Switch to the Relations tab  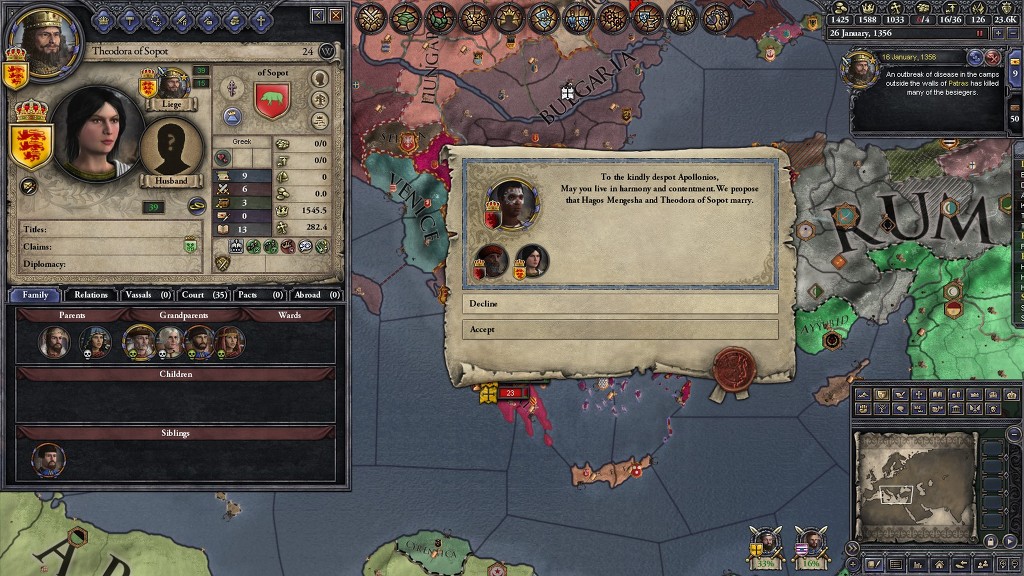coord(90,295)
